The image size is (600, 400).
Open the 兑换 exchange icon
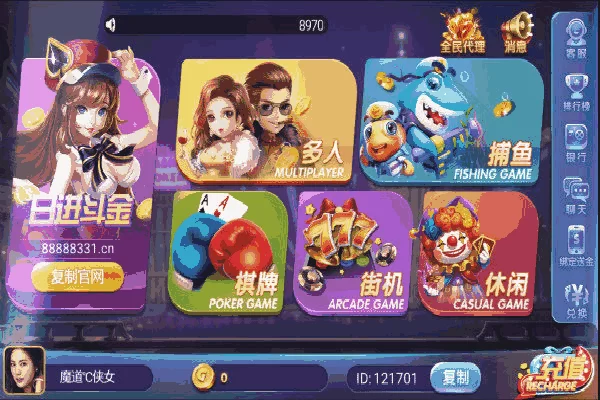coord(577,297)
